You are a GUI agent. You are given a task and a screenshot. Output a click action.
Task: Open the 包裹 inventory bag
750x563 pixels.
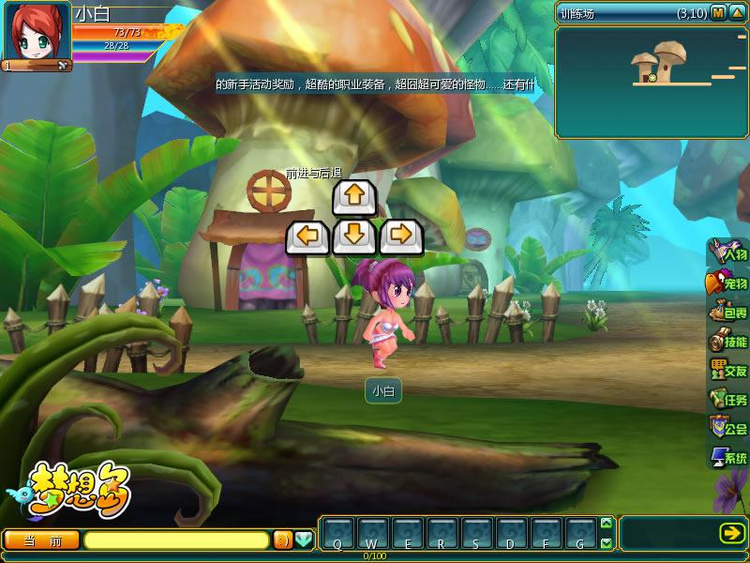click(728, 312)
